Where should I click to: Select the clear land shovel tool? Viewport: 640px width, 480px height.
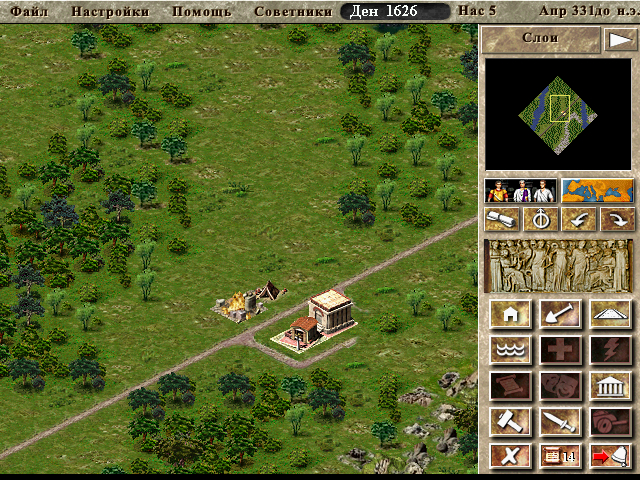(x=560, y=314)
